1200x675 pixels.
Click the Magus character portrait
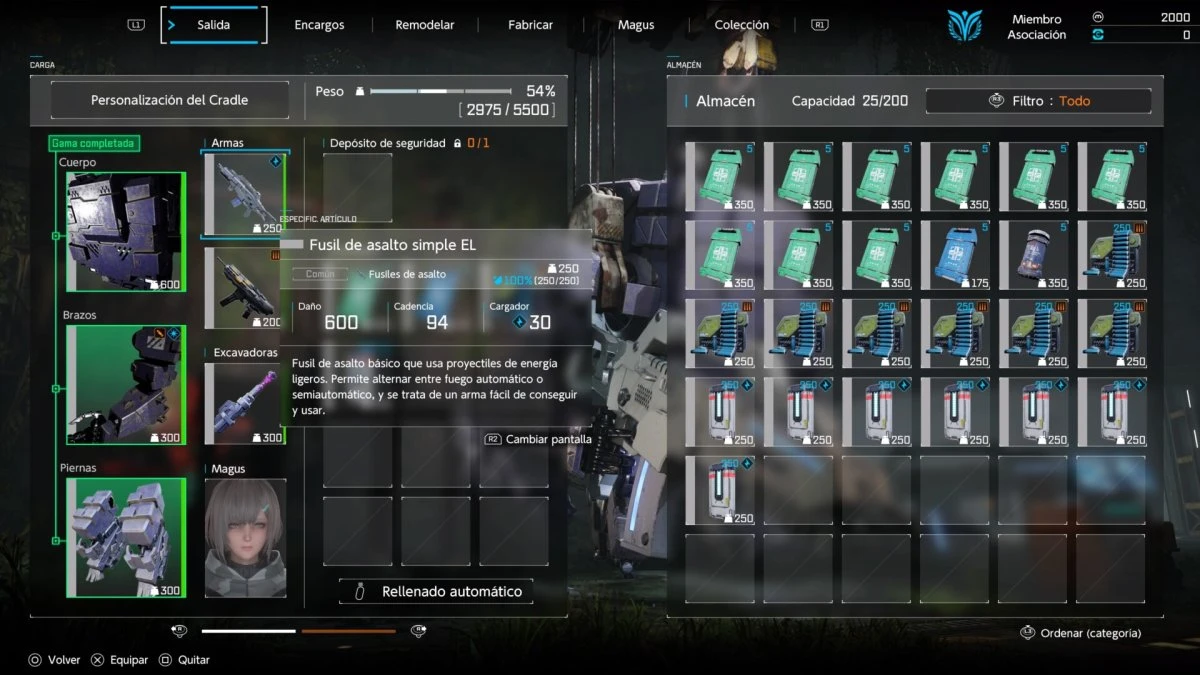tap(245, 538)
